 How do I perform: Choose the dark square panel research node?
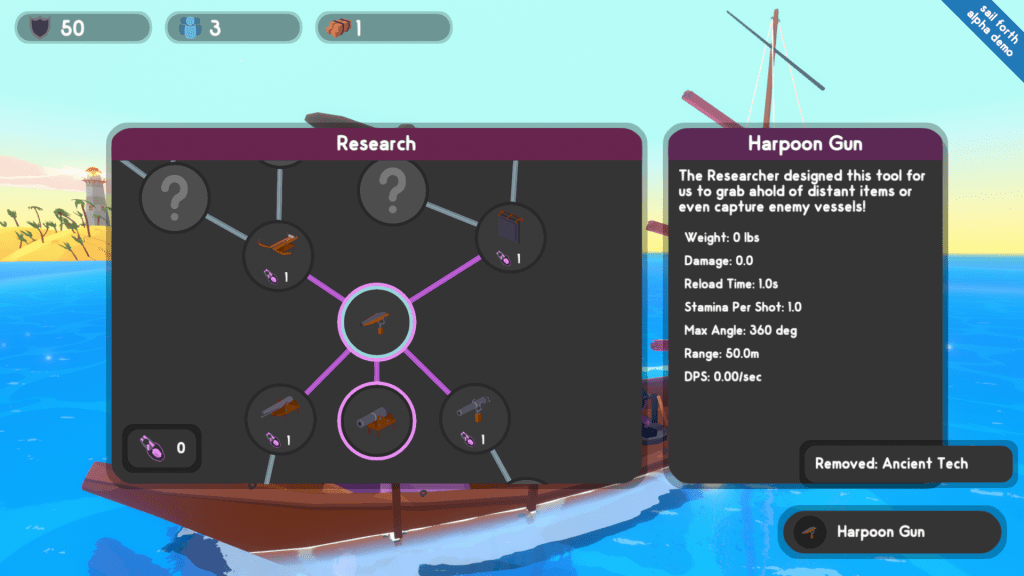click(x=510, y=236)
